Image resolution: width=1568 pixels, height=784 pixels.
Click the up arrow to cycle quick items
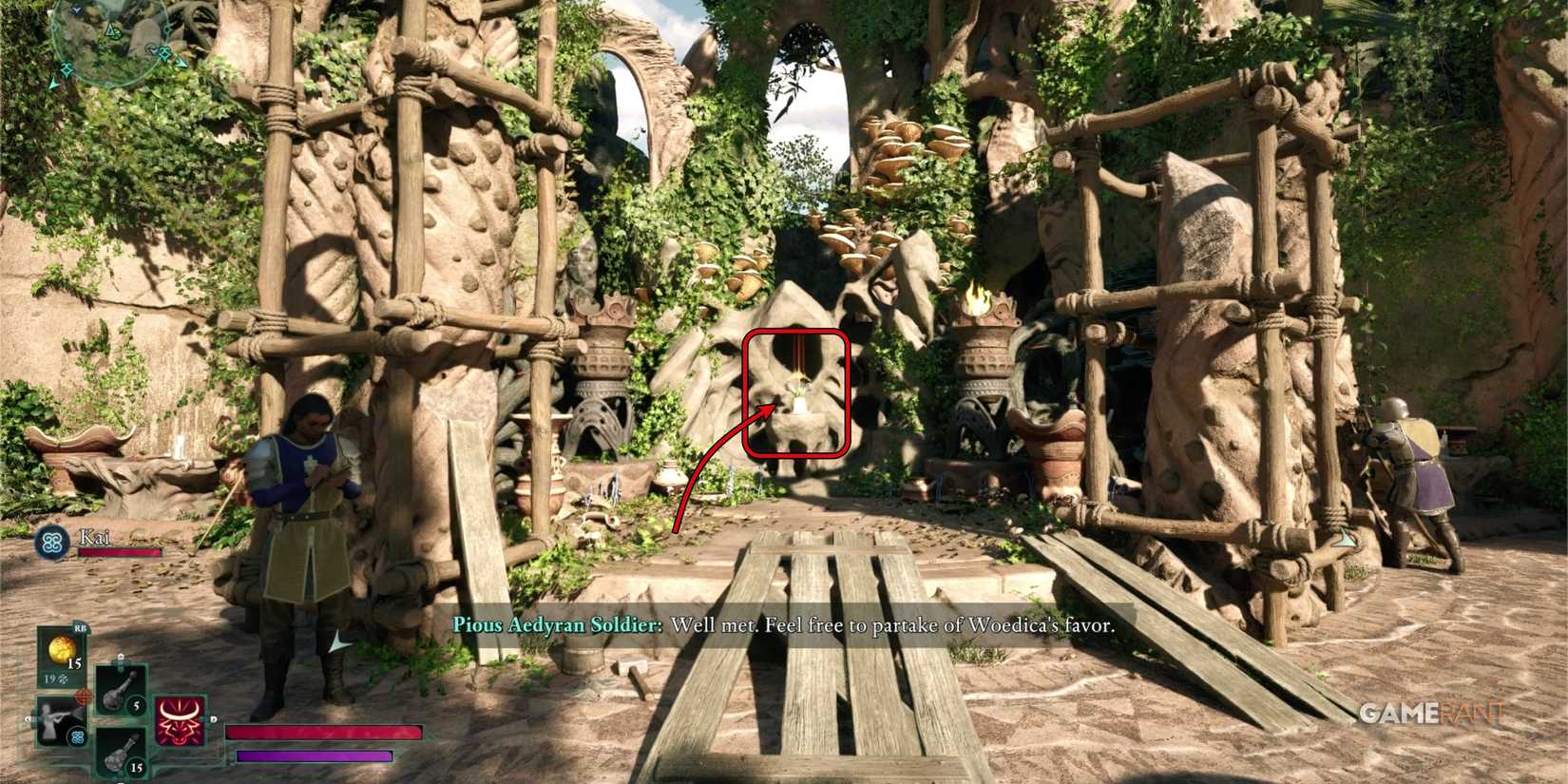[121, 657]
